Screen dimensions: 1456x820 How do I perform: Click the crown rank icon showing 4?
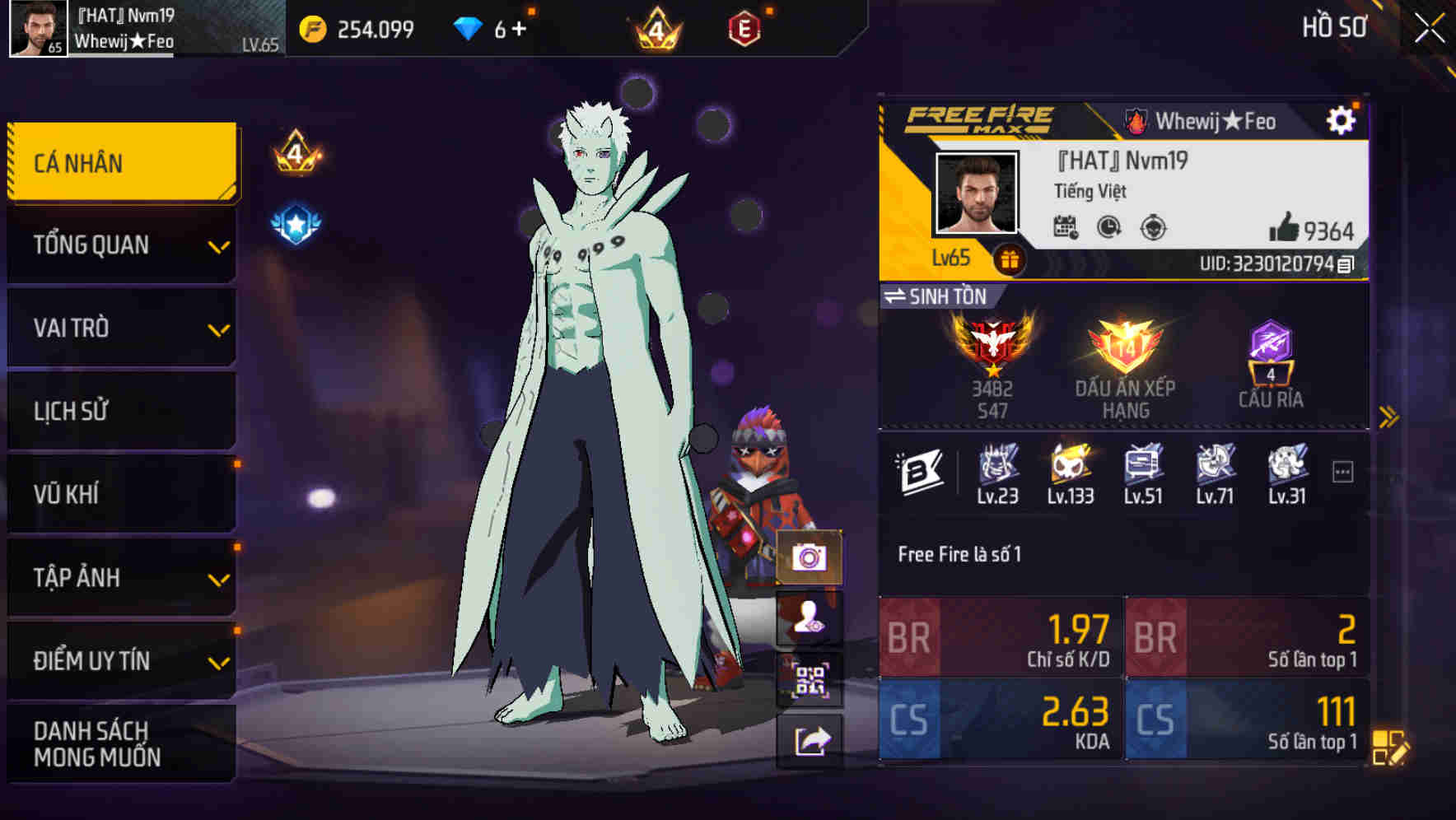click(x=654, y=27)
